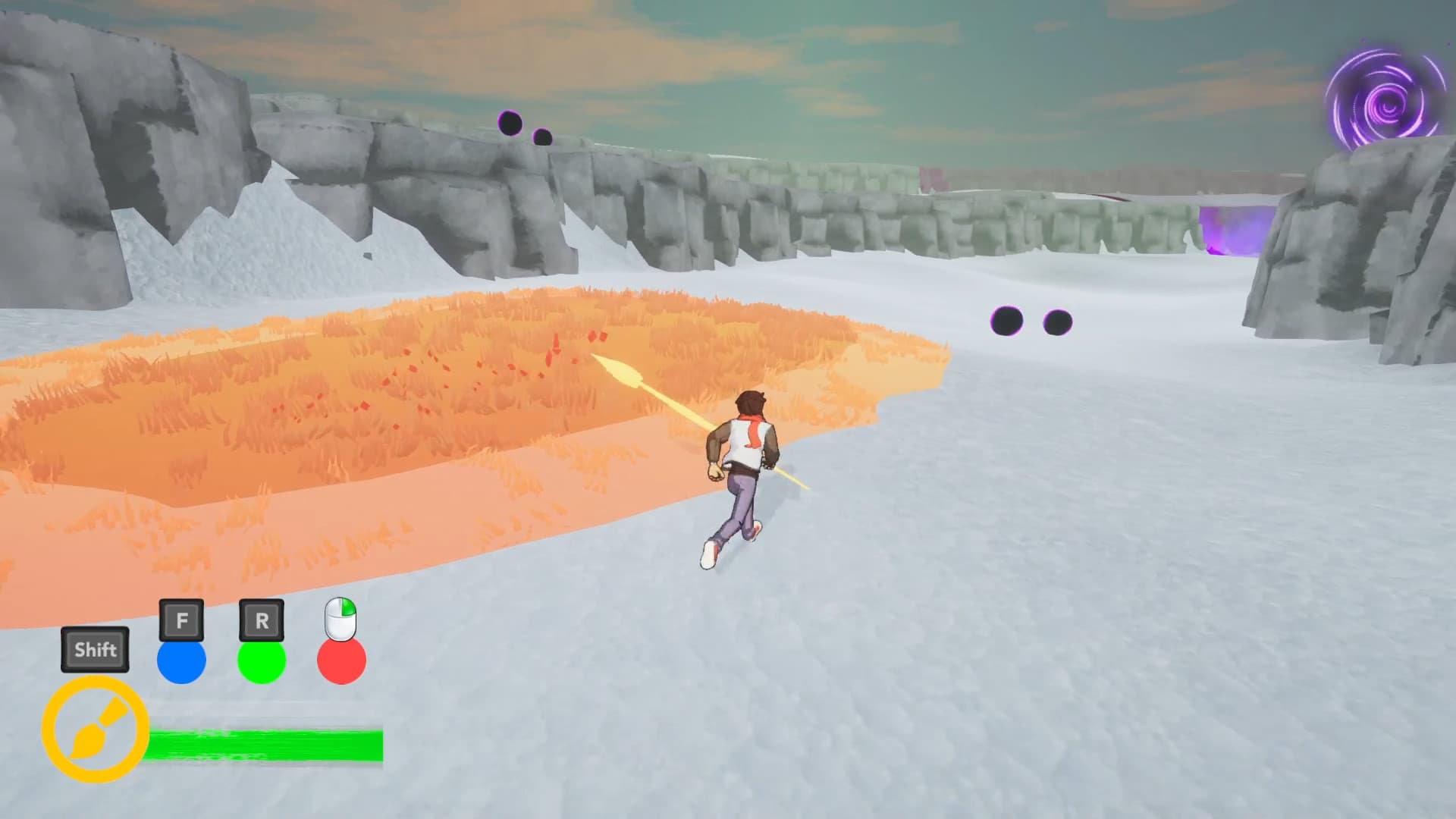Select the blue ability orb under F
Image resolution: width=1456 pixels, height=819 pixels.
(181, 661)
